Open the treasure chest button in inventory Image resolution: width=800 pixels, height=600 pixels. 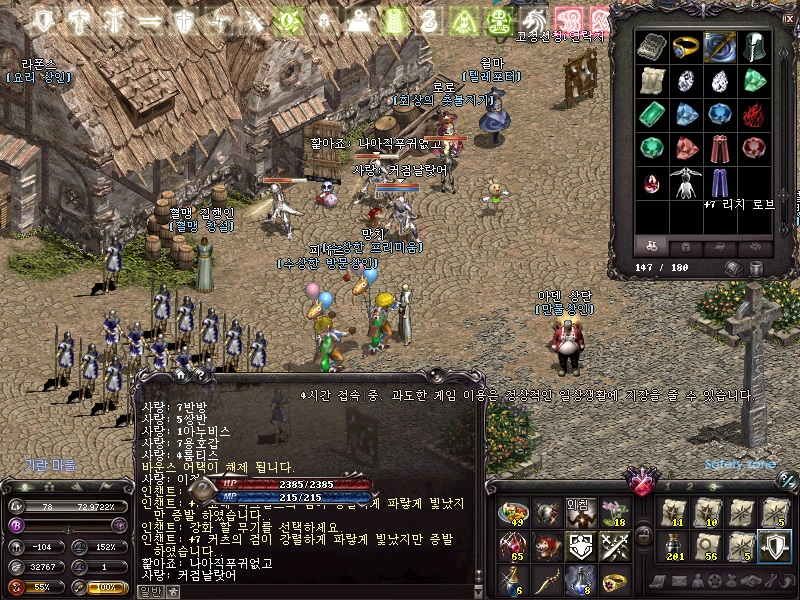pos(733,268)
